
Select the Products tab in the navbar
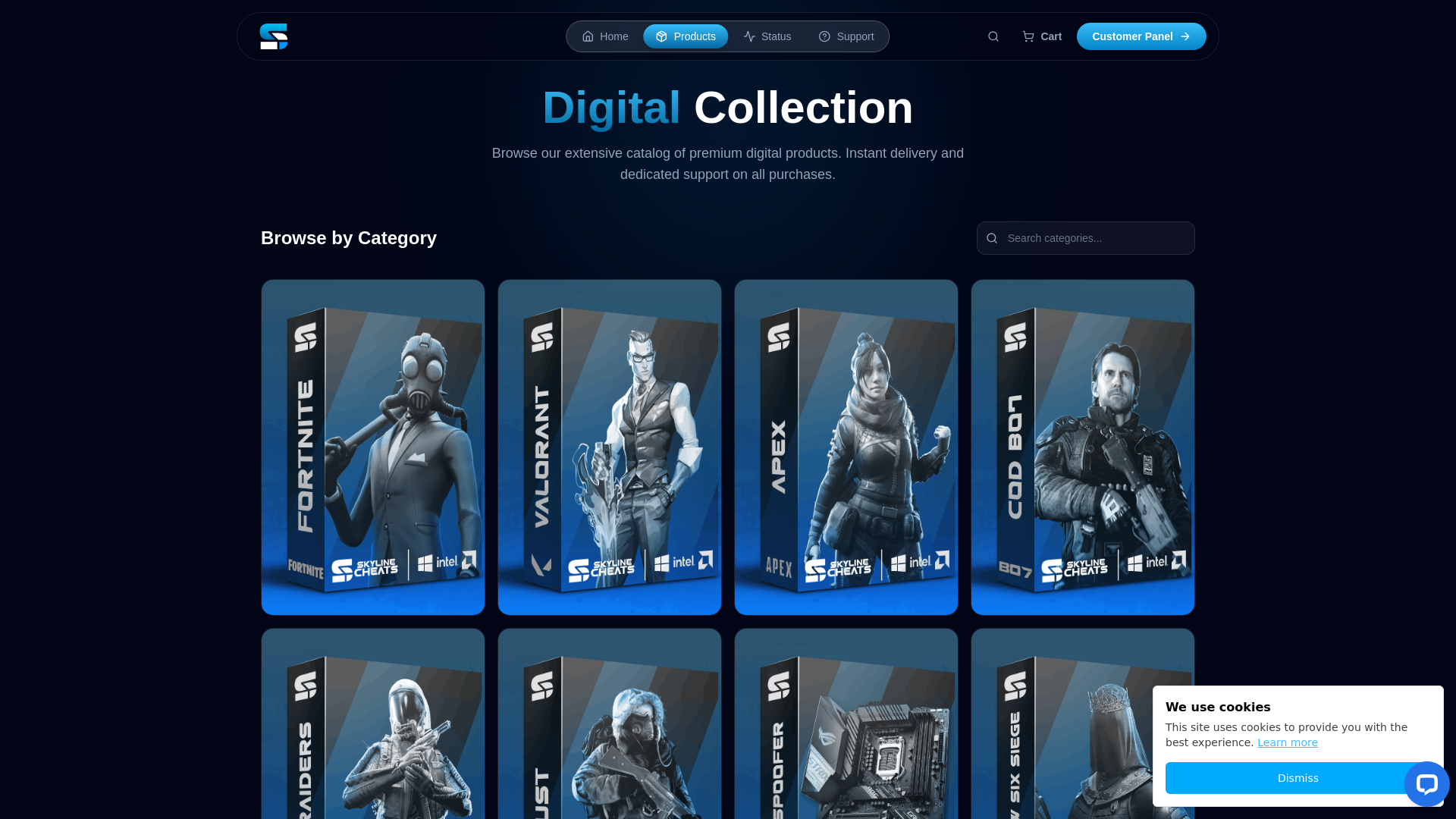[686, 36]
